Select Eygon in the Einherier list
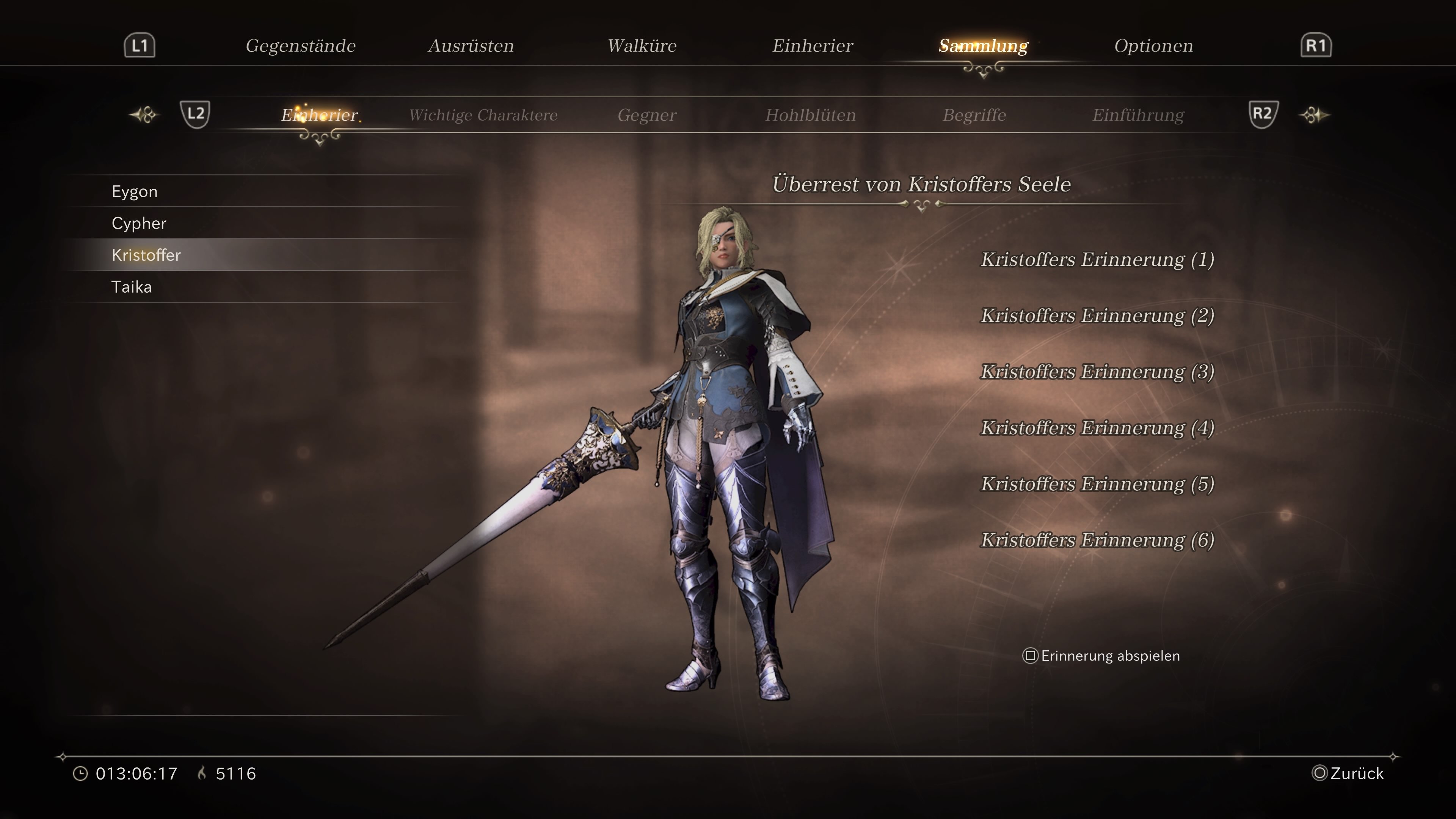Screen dimensions: 1456x819 pos(134,191)
